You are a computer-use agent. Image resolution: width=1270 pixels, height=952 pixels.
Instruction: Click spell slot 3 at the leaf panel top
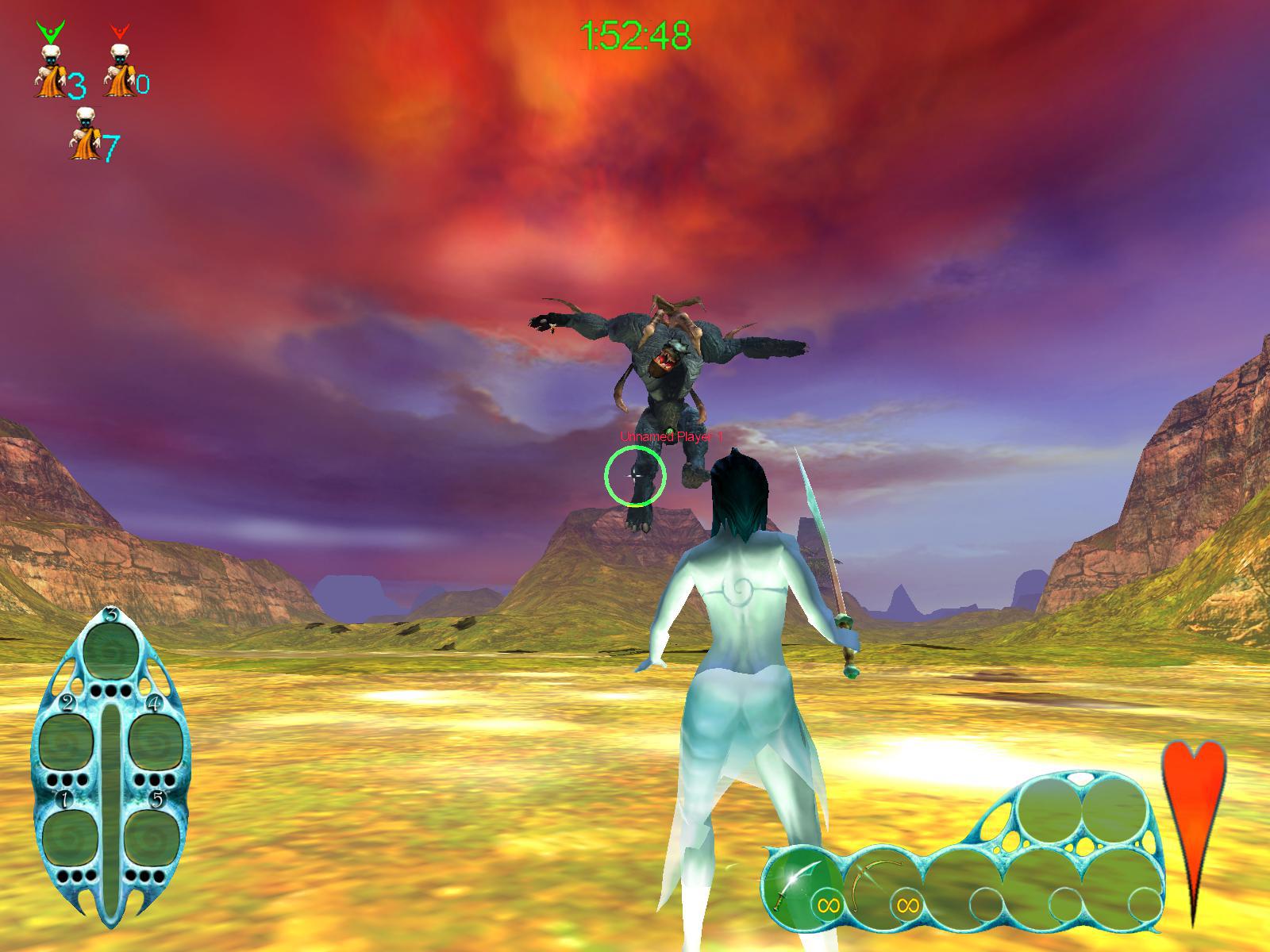point(111,651)
